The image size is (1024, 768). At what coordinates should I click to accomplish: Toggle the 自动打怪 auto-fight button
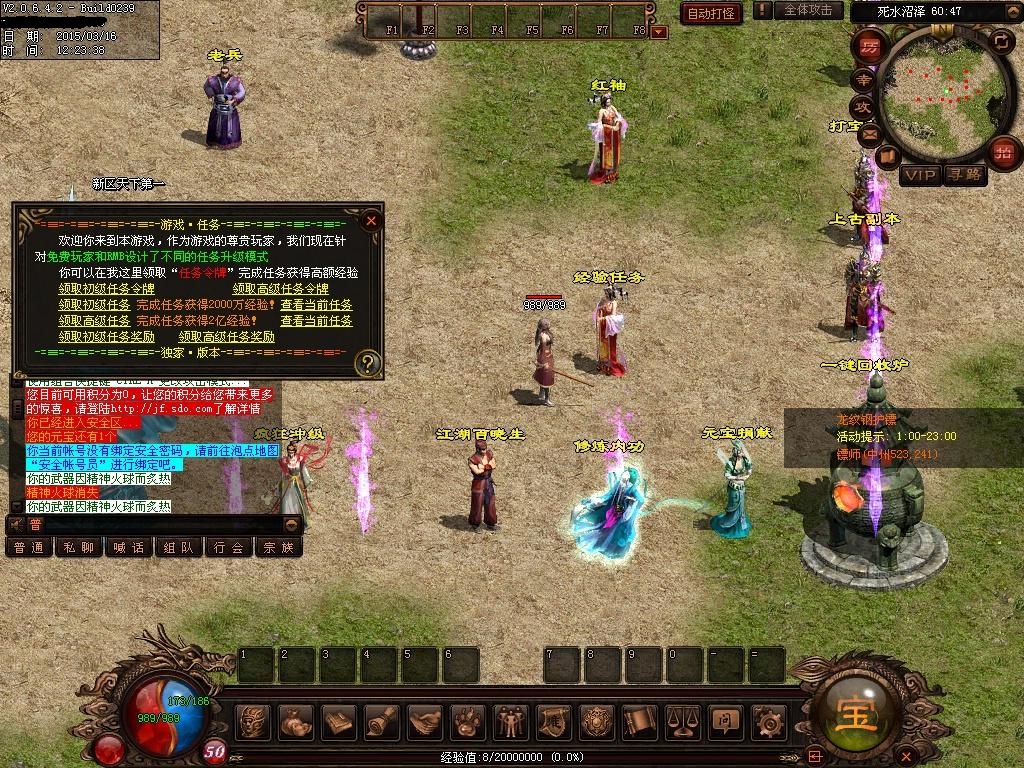point(710,13)
